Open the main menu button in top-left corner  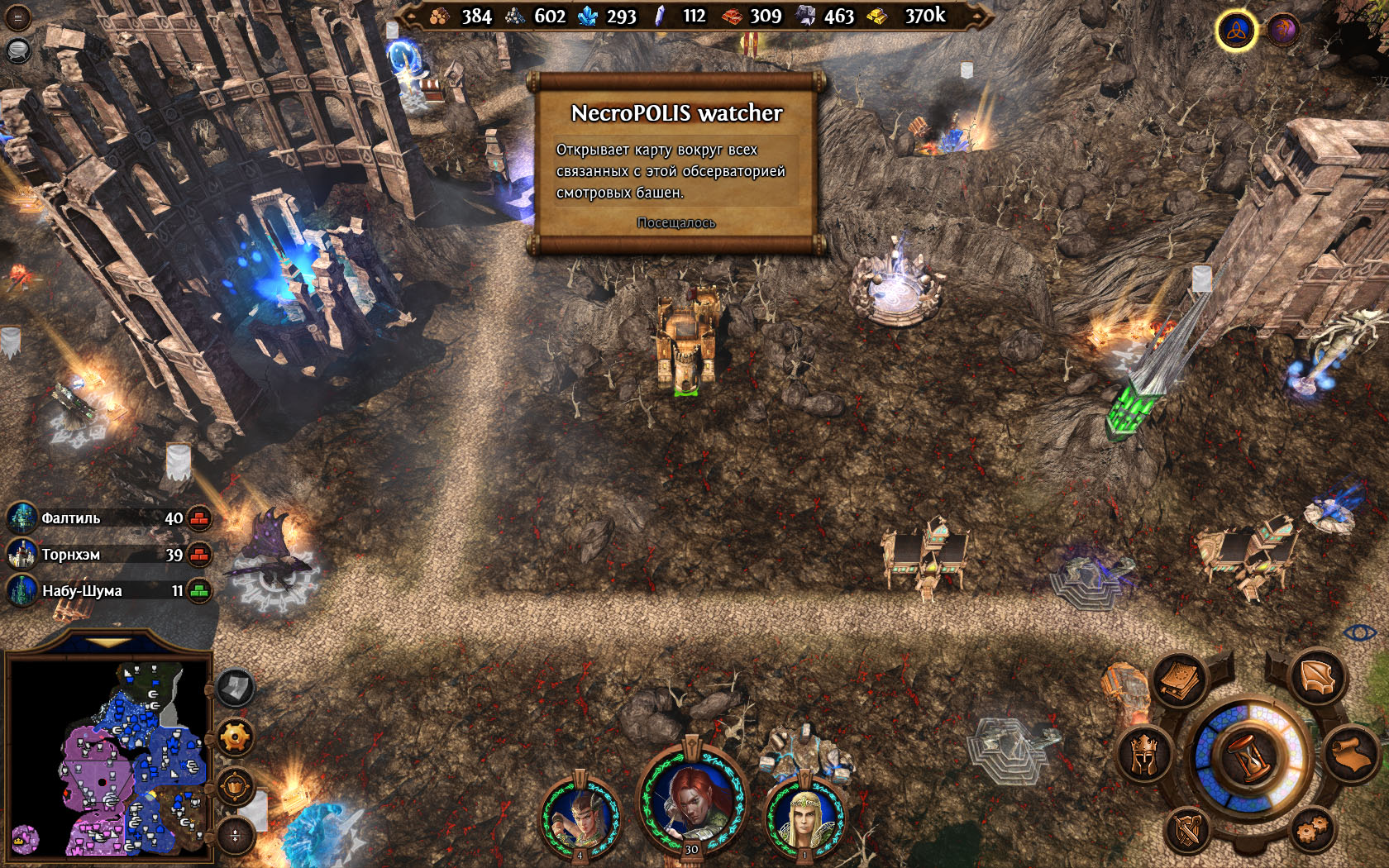pyautogui.click(x=17, y=17)
